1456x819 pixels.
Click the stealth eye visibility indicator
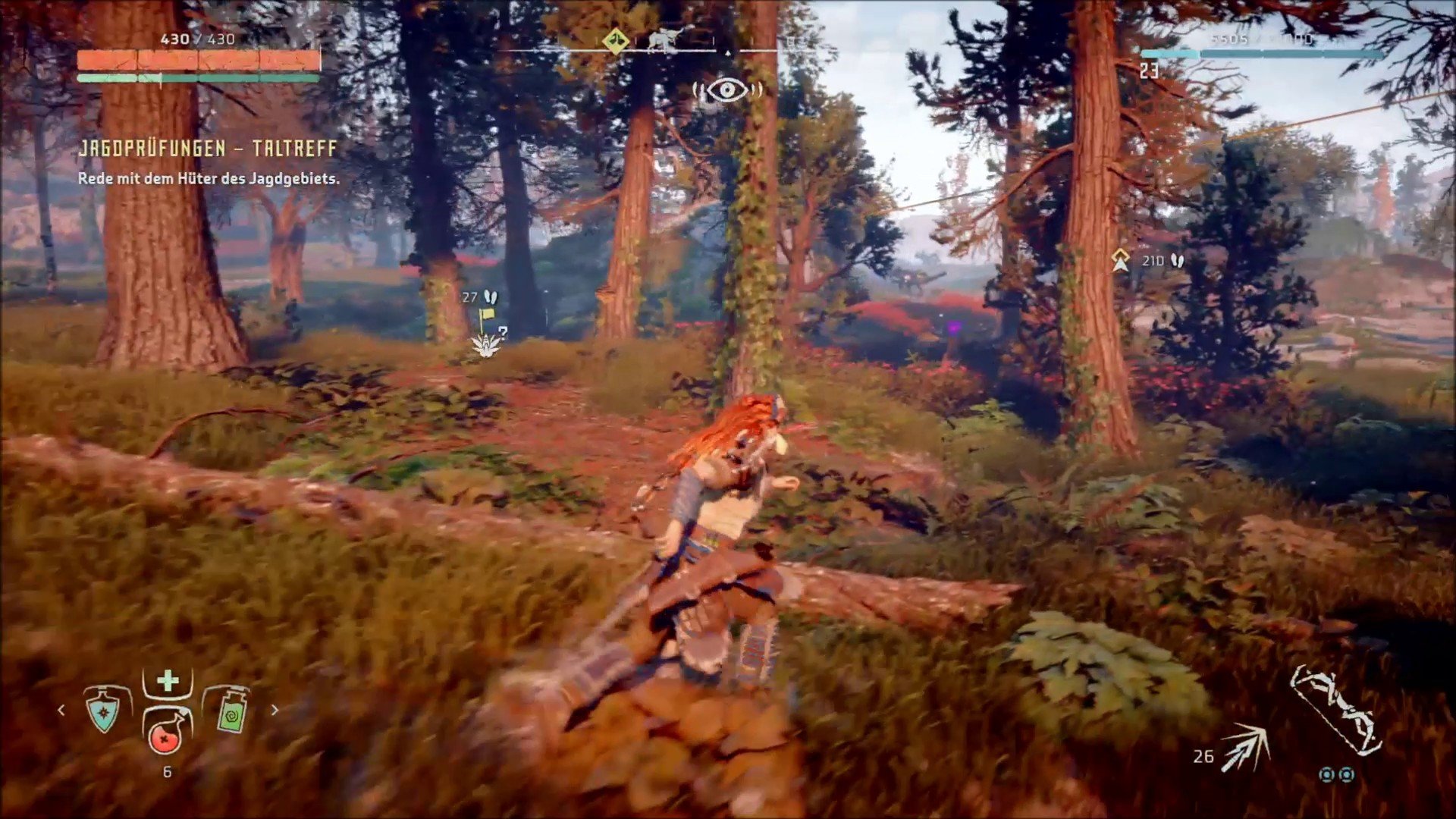[x=727, y=91]
